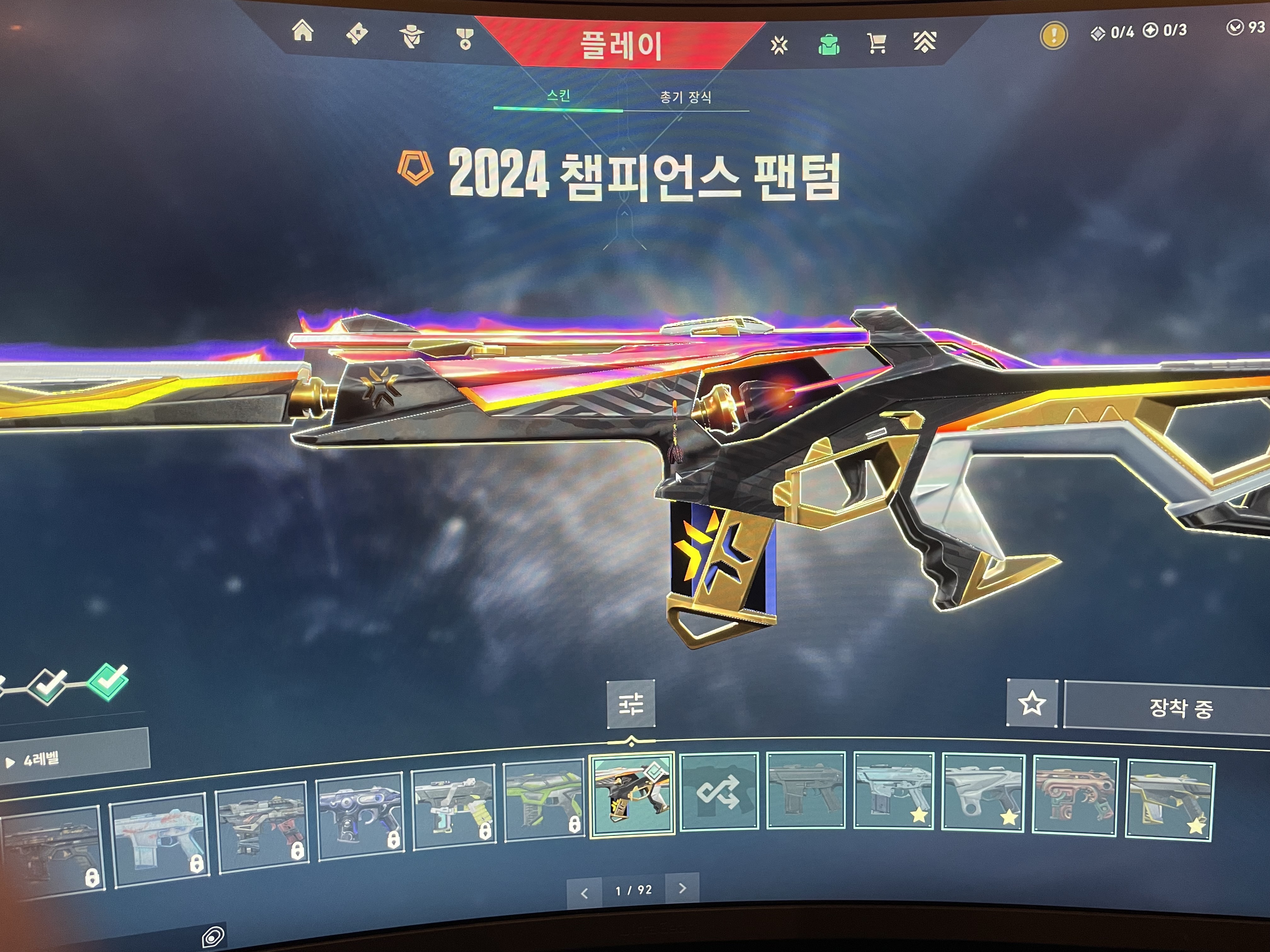Open the store via shopping cart icon
Image resolution: width=1270 pixels, height=952 pixels.
click(x=876, y=43)
